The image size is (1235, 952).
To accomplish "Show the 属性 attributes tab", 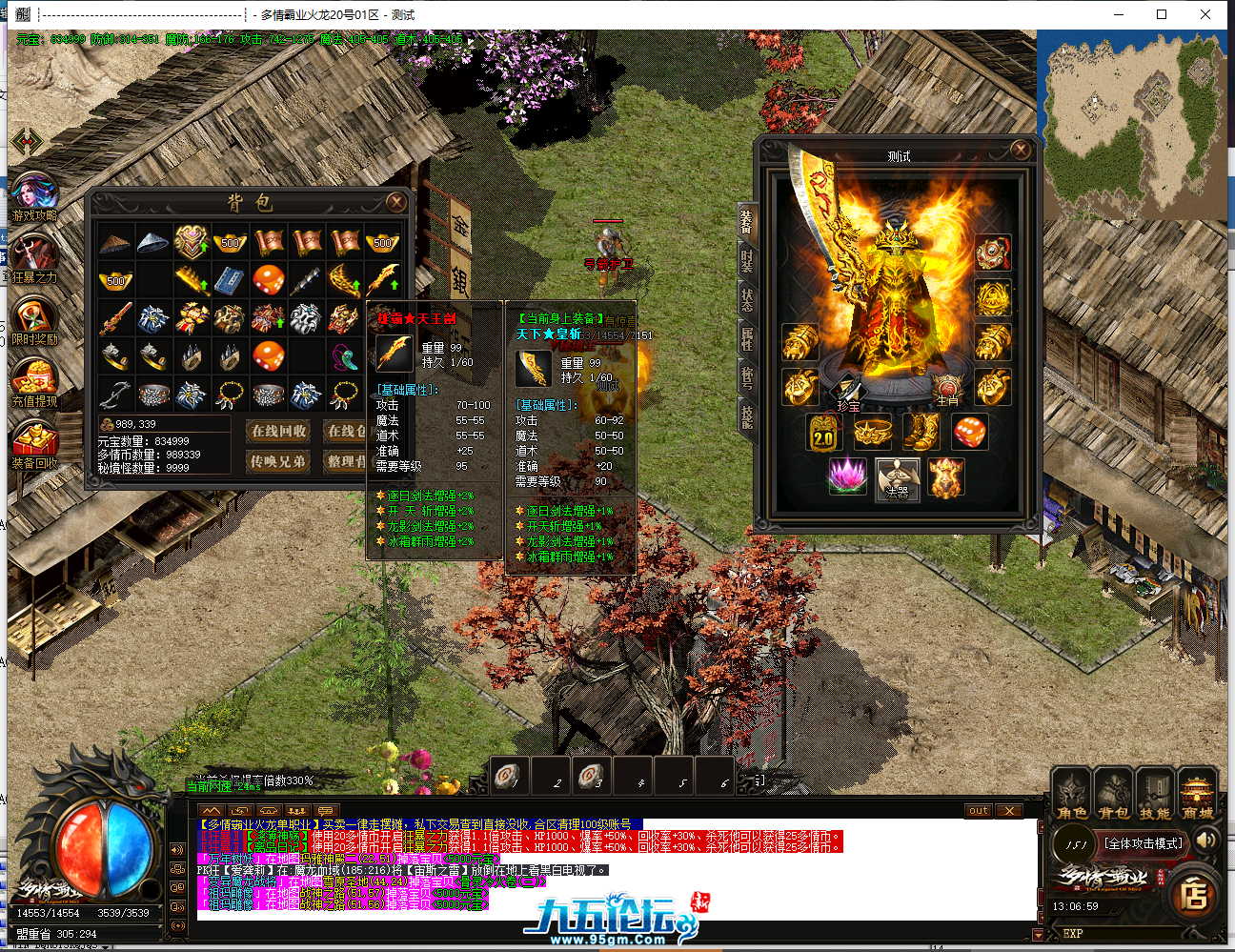I will (x=746, y=338).
